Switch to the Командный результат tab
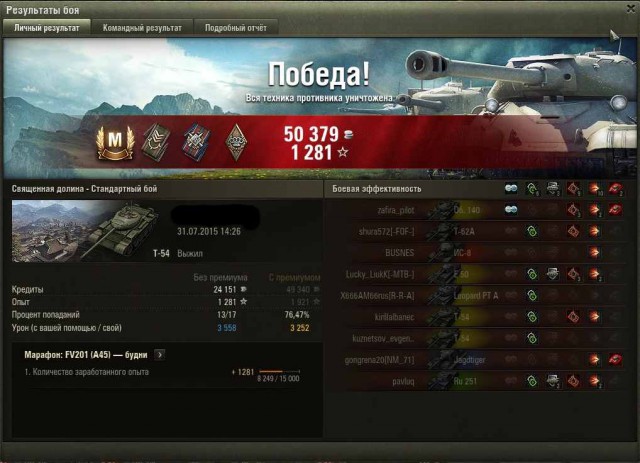The width and height of the screenshot is (640, 463). pos(142,28)
